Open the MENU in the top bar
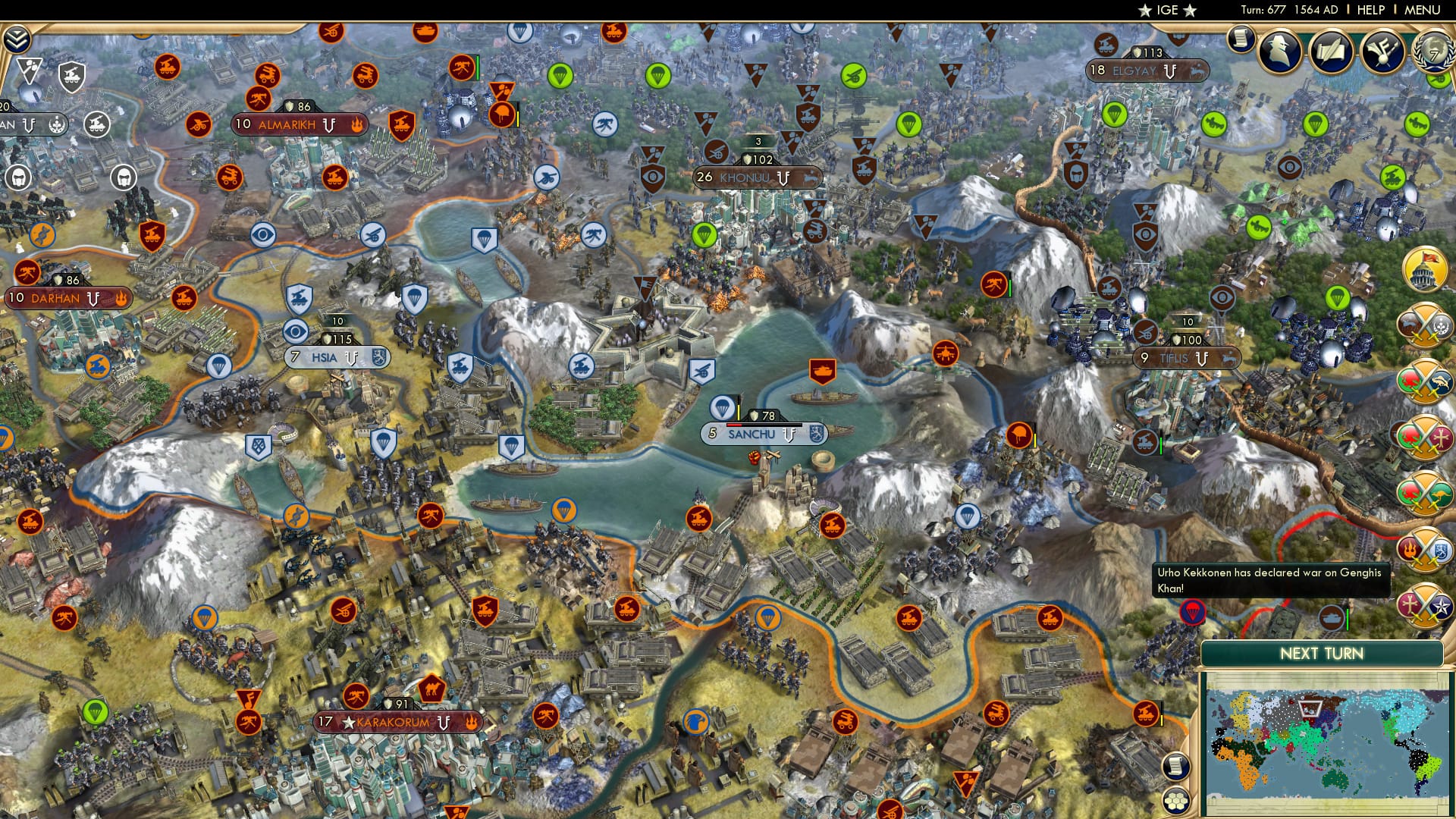 point(1424,10)
